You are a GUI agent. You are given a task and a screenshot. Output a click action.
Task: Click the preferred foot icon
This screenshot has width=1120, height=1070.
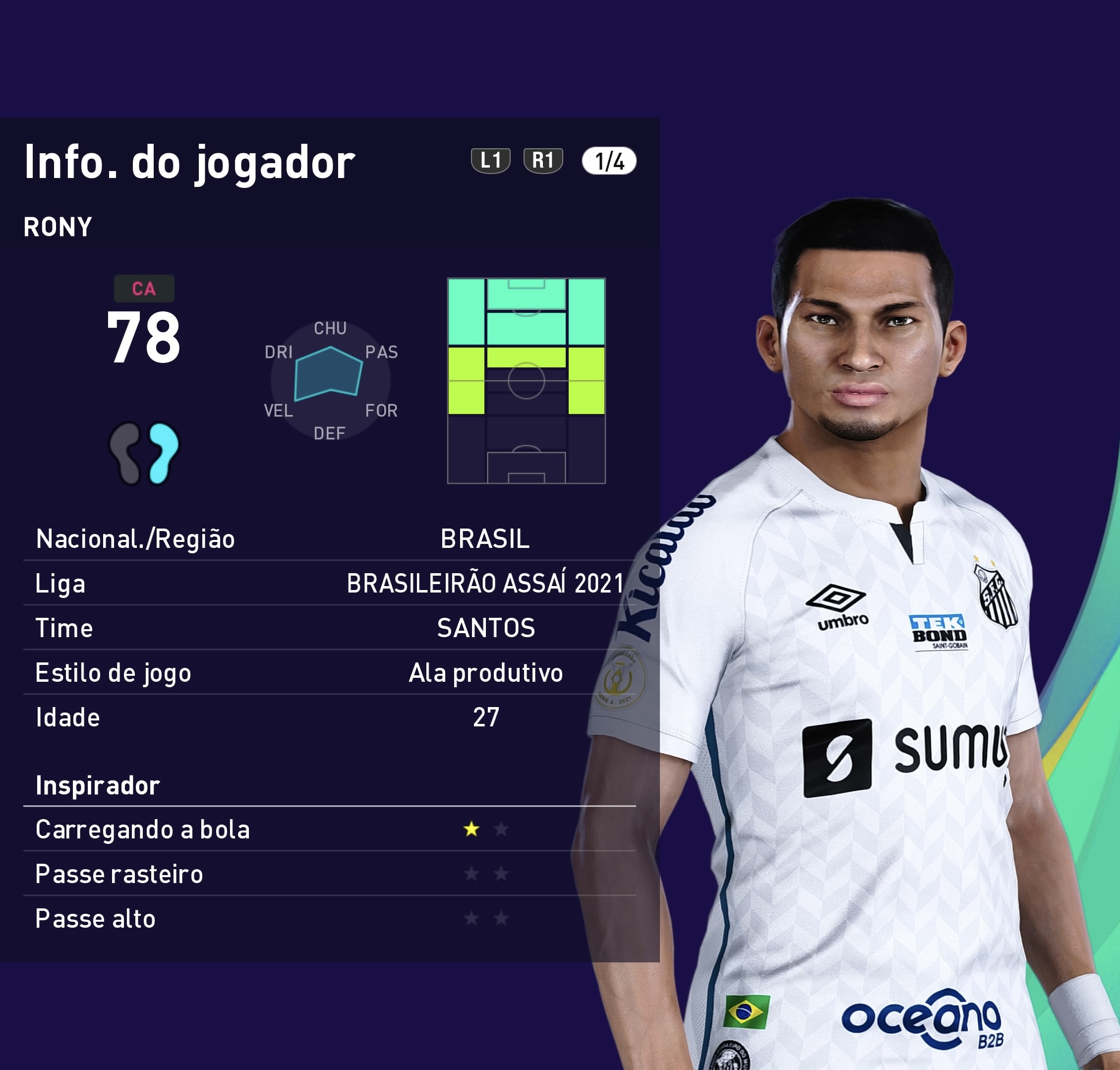pyautogui.click(x=144, y=453)
